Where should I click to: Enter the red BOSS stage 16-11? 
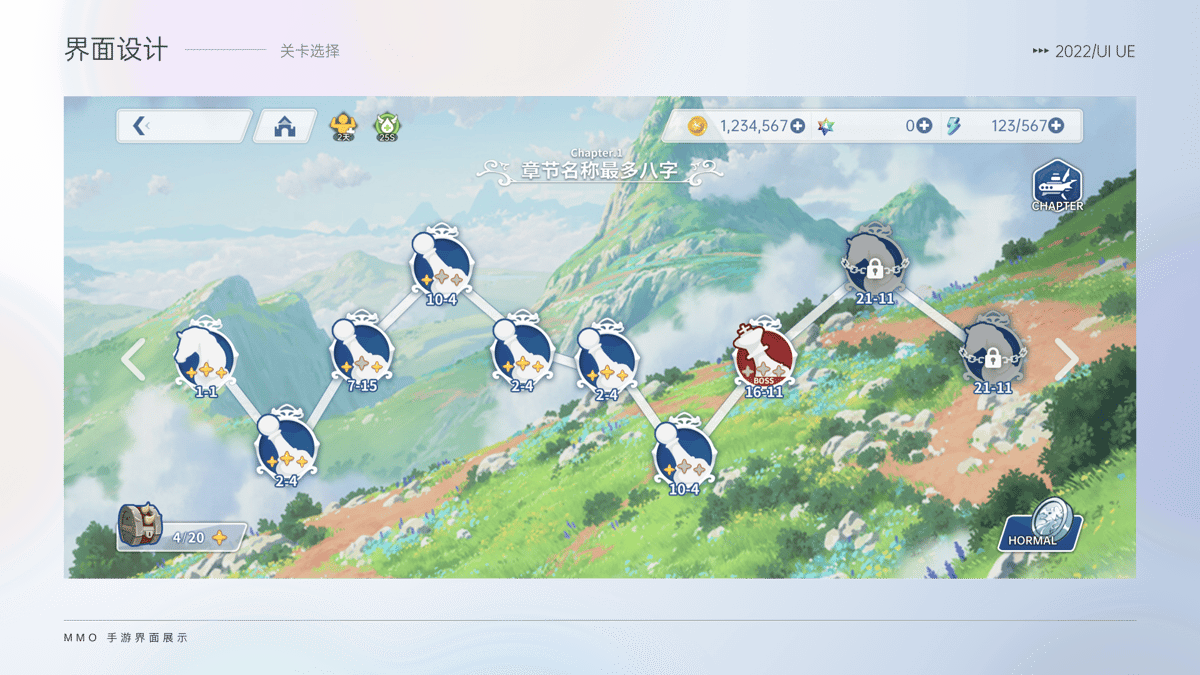tap(764, 357)
